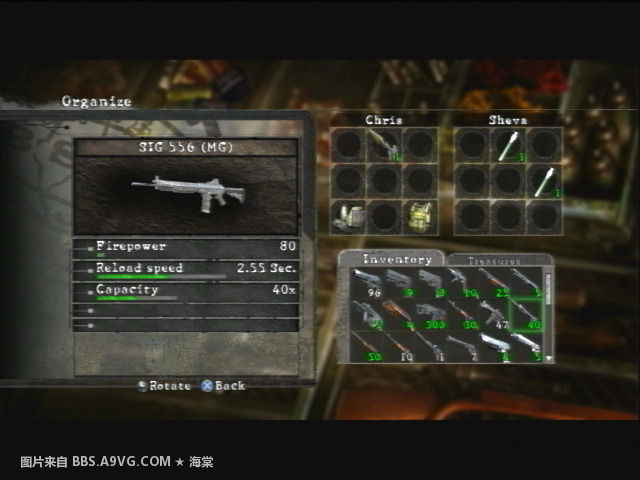Click the SIG 556 weapon preview image

[x=186, y=192]
